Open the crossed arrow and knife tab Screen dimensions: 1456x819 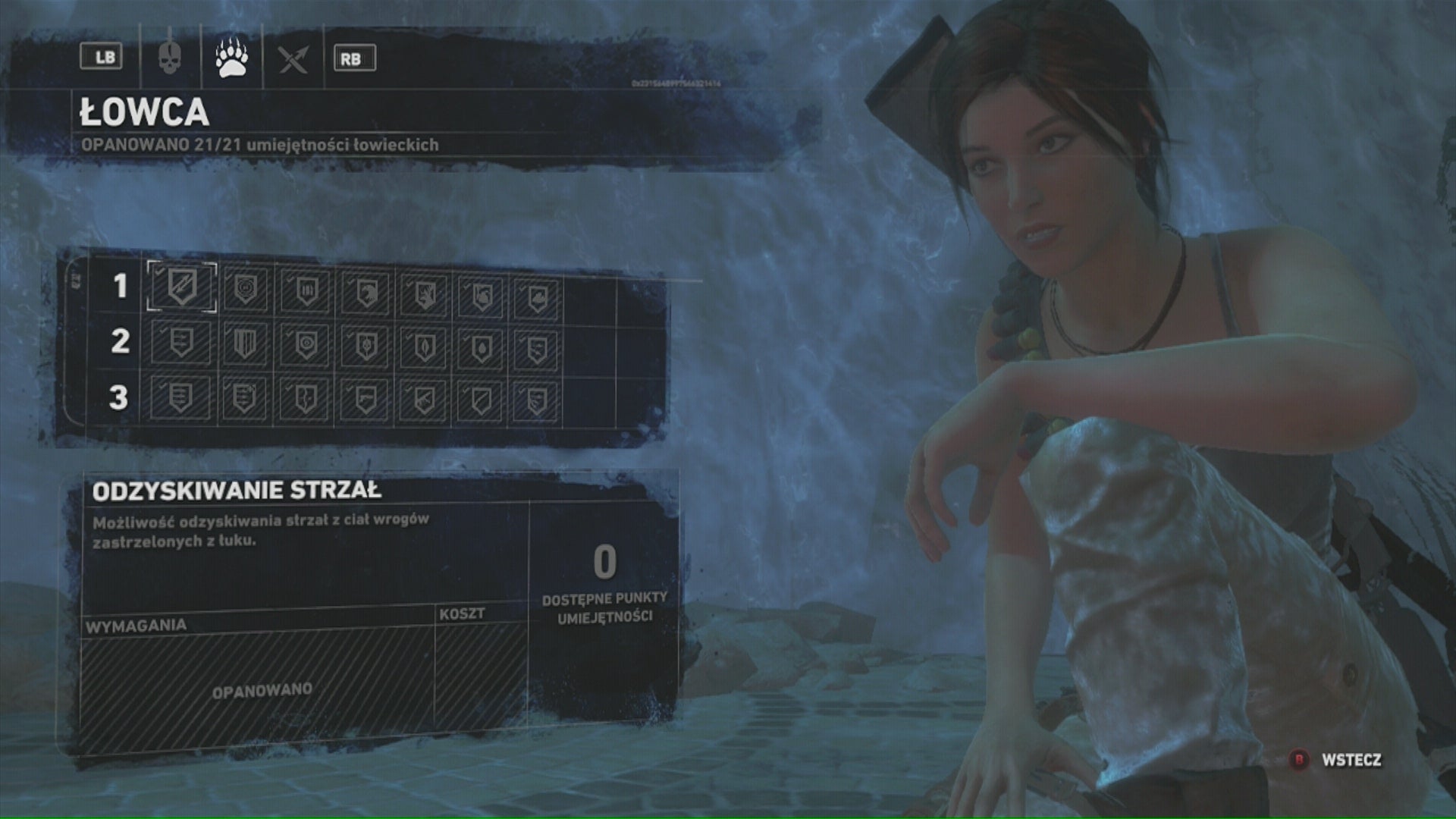293,58
